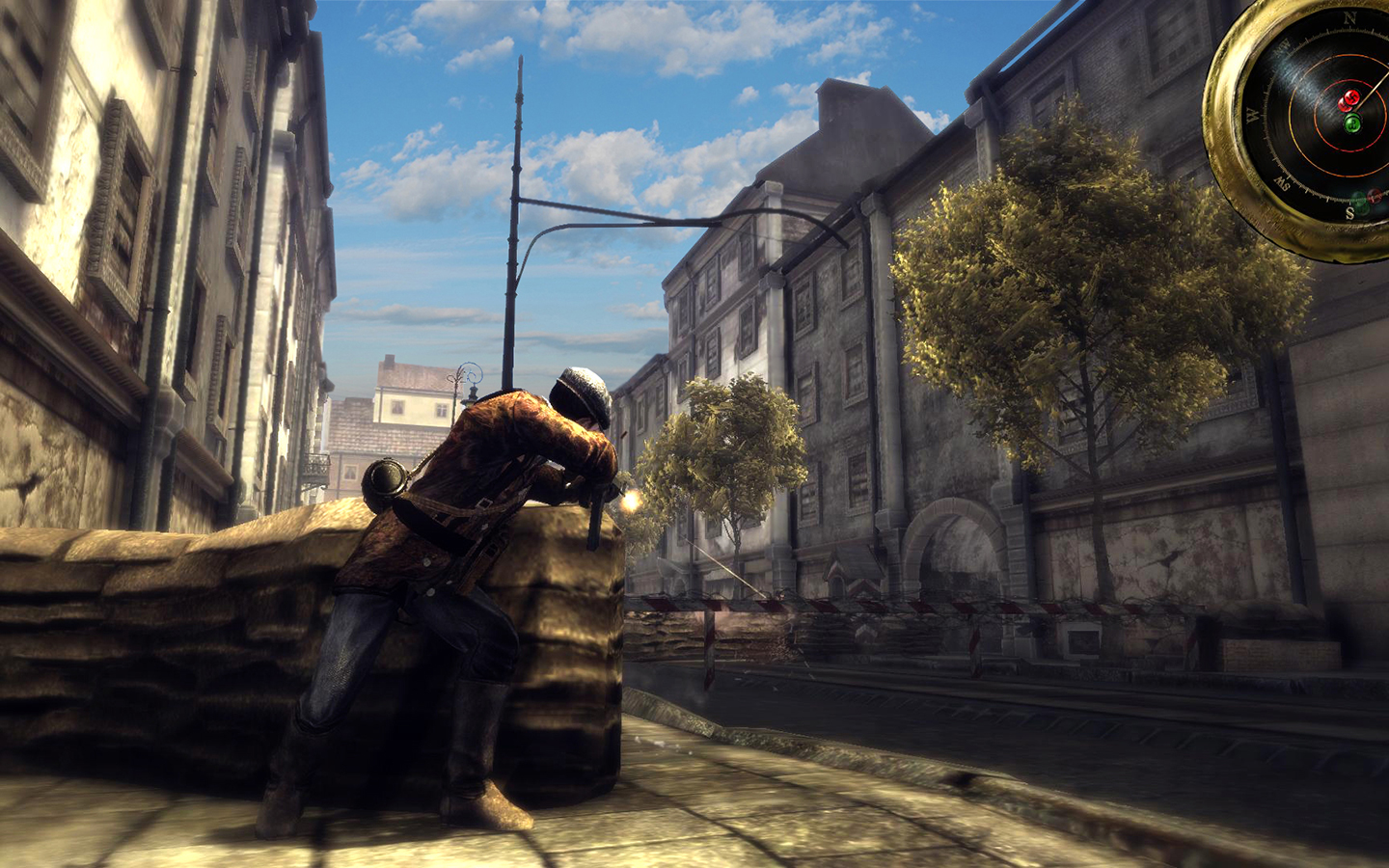Screen dimensions: 1389x868
Task: Click the 'W' west marking on the compass
Action: [1252, 116]
